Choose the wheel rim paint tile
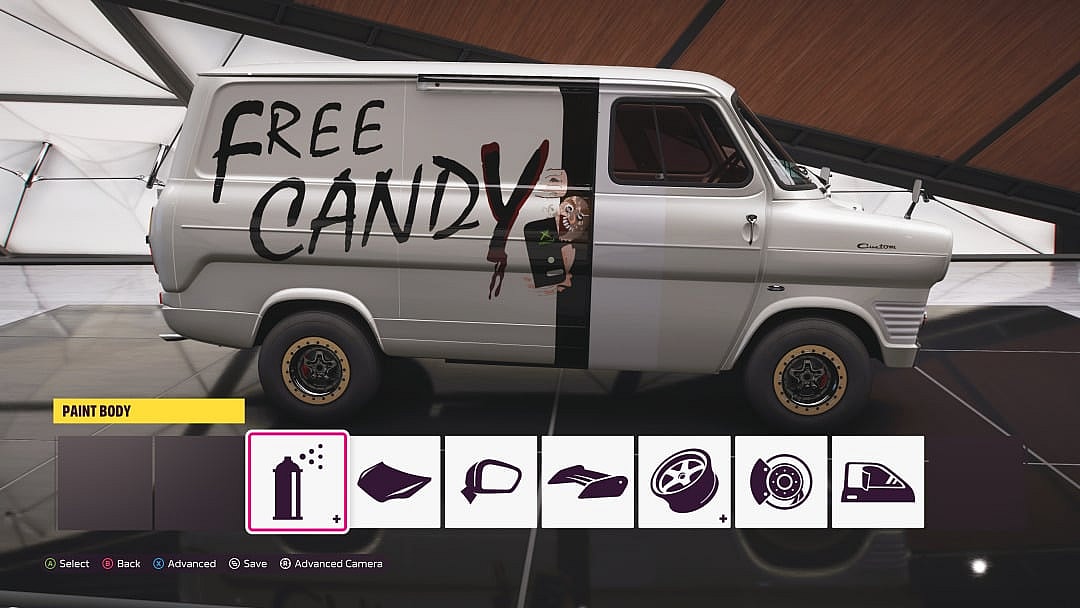 pos(684,482)
